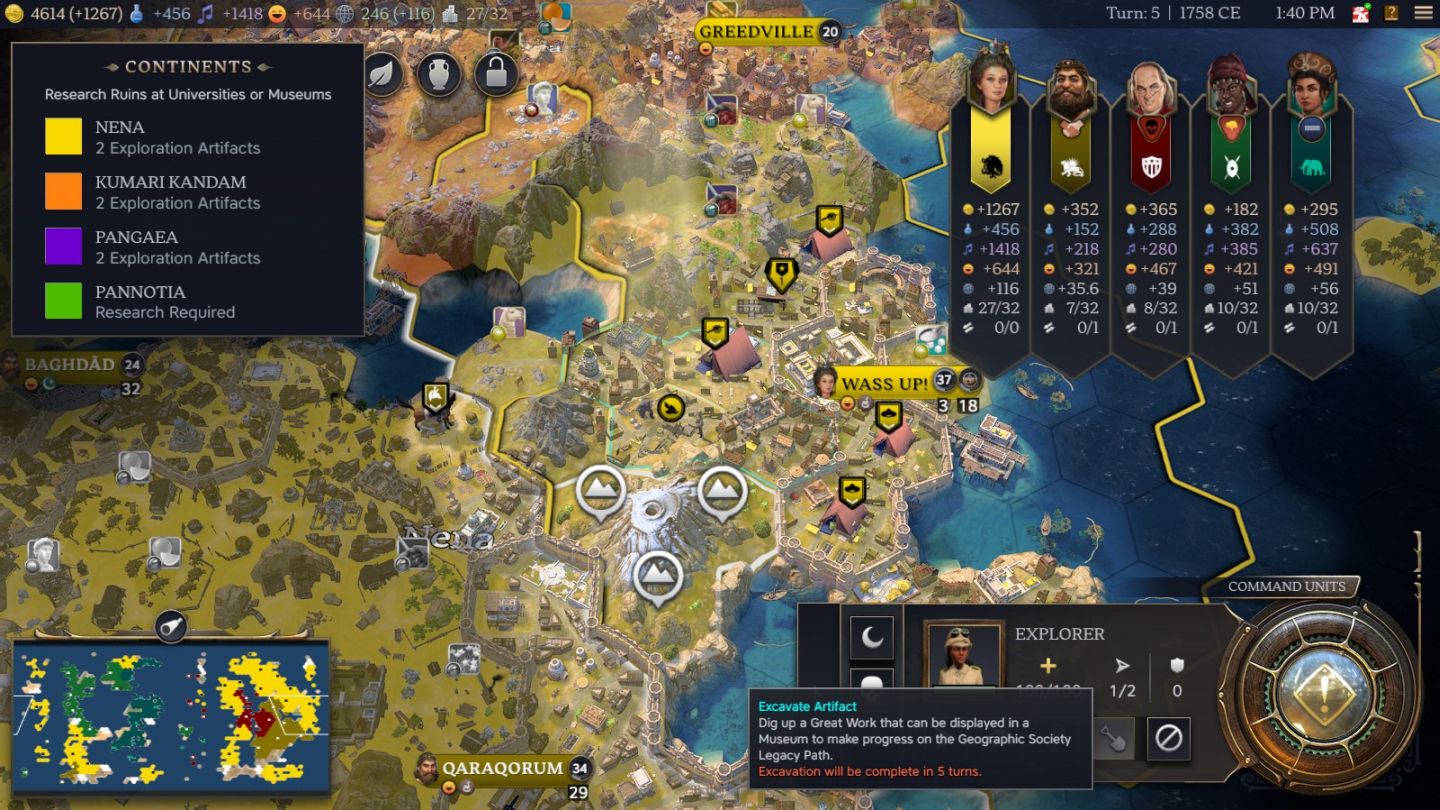Open the question mark help icon
Screen dimensions: 1440x810
1392,13
